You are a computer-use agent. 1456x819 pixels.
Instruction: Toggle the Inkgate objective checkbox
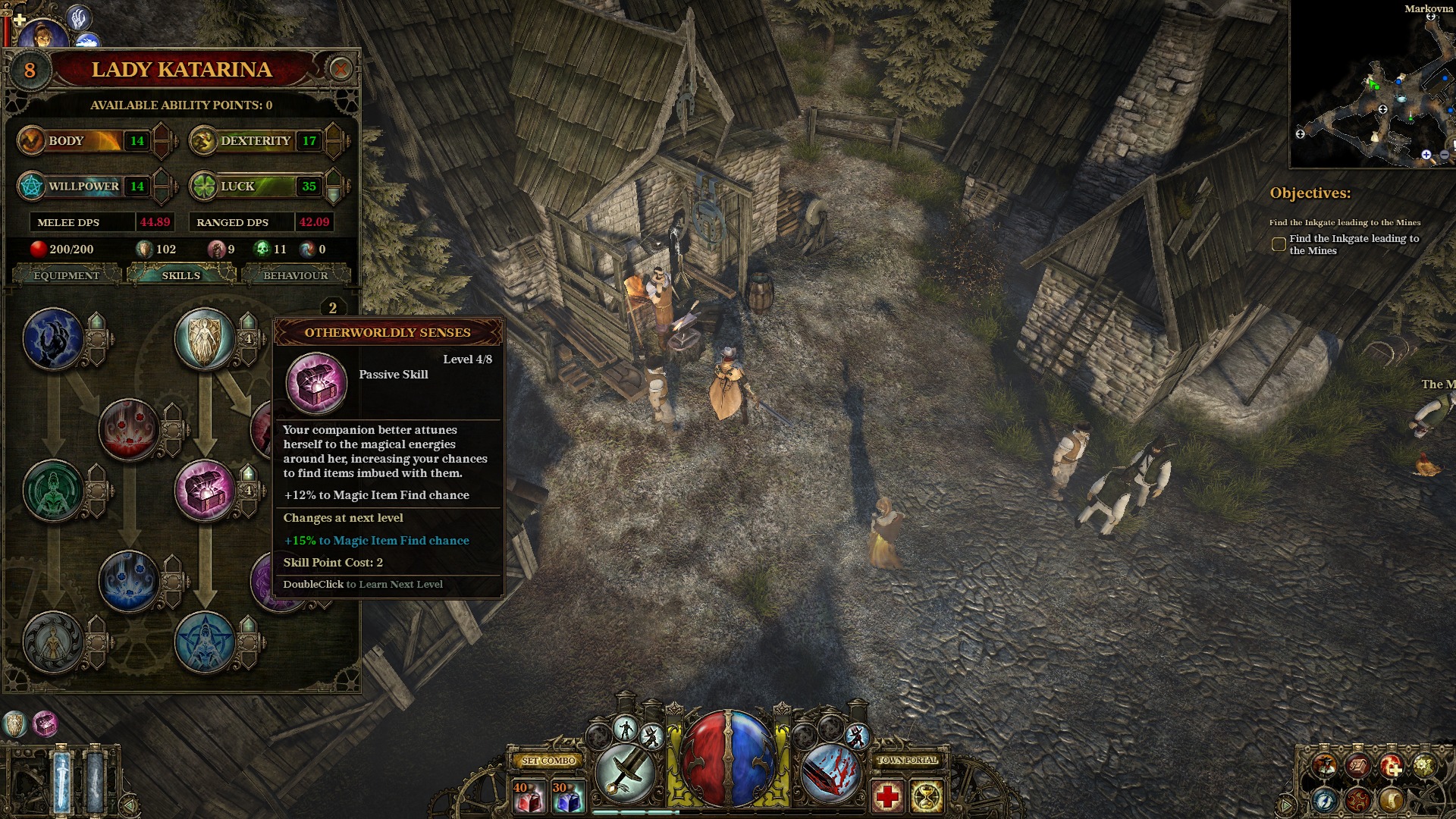click(1279, 244)
